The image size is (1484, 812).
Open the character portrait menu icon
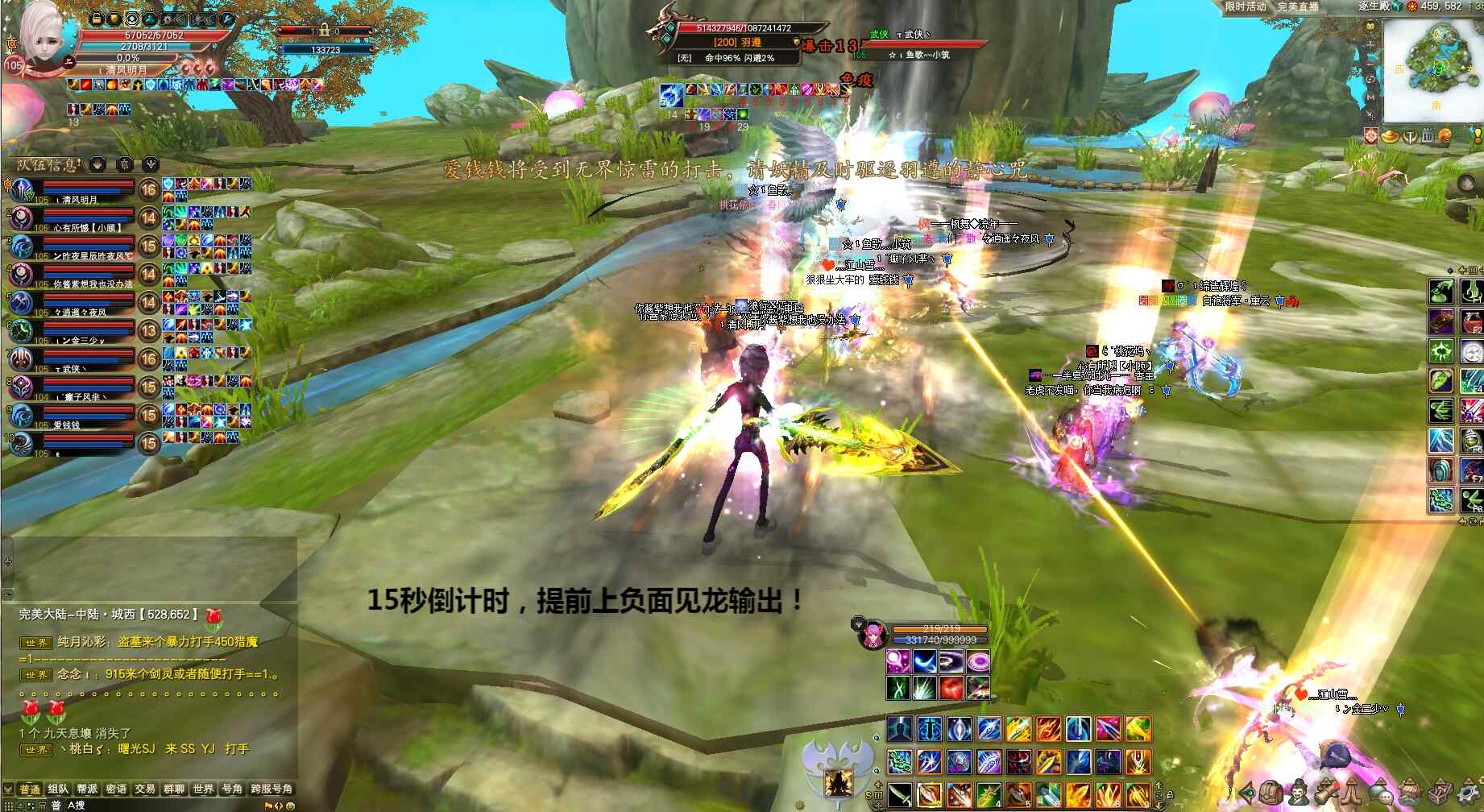(1297, 793)
